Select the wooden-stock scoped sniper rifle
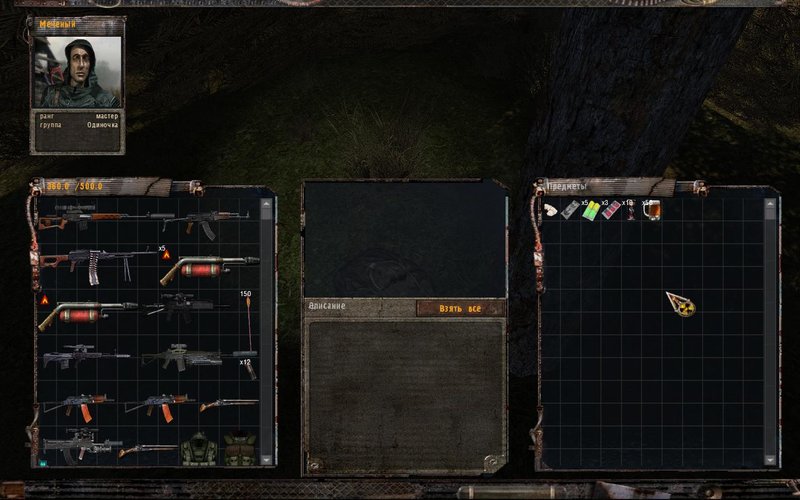This screenshot has width=800, height=500. 92,214
